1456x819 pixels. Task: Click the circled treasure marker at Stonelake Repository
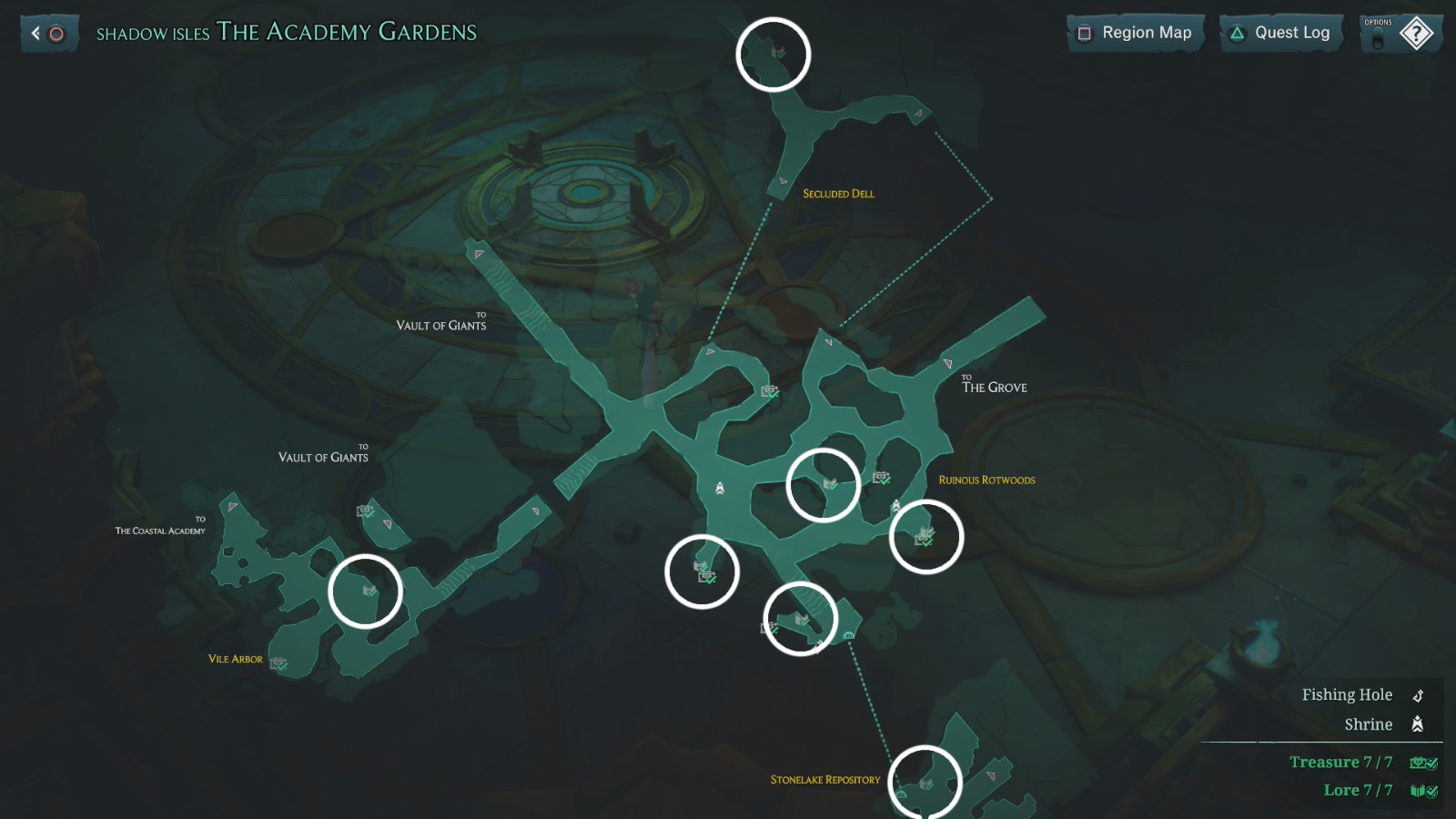(x=926, y=783)
